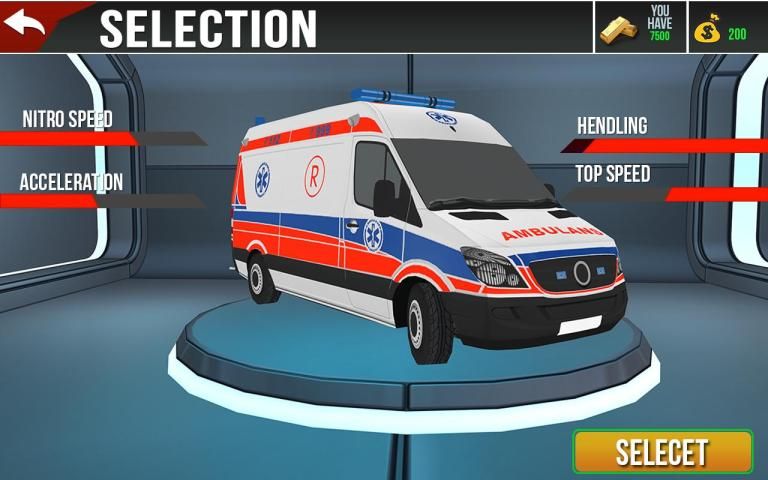Click the SELECT button to choose ambulance
Viewport: 768px width, 480px height.
pyautogui.click(x=662, y=452)
